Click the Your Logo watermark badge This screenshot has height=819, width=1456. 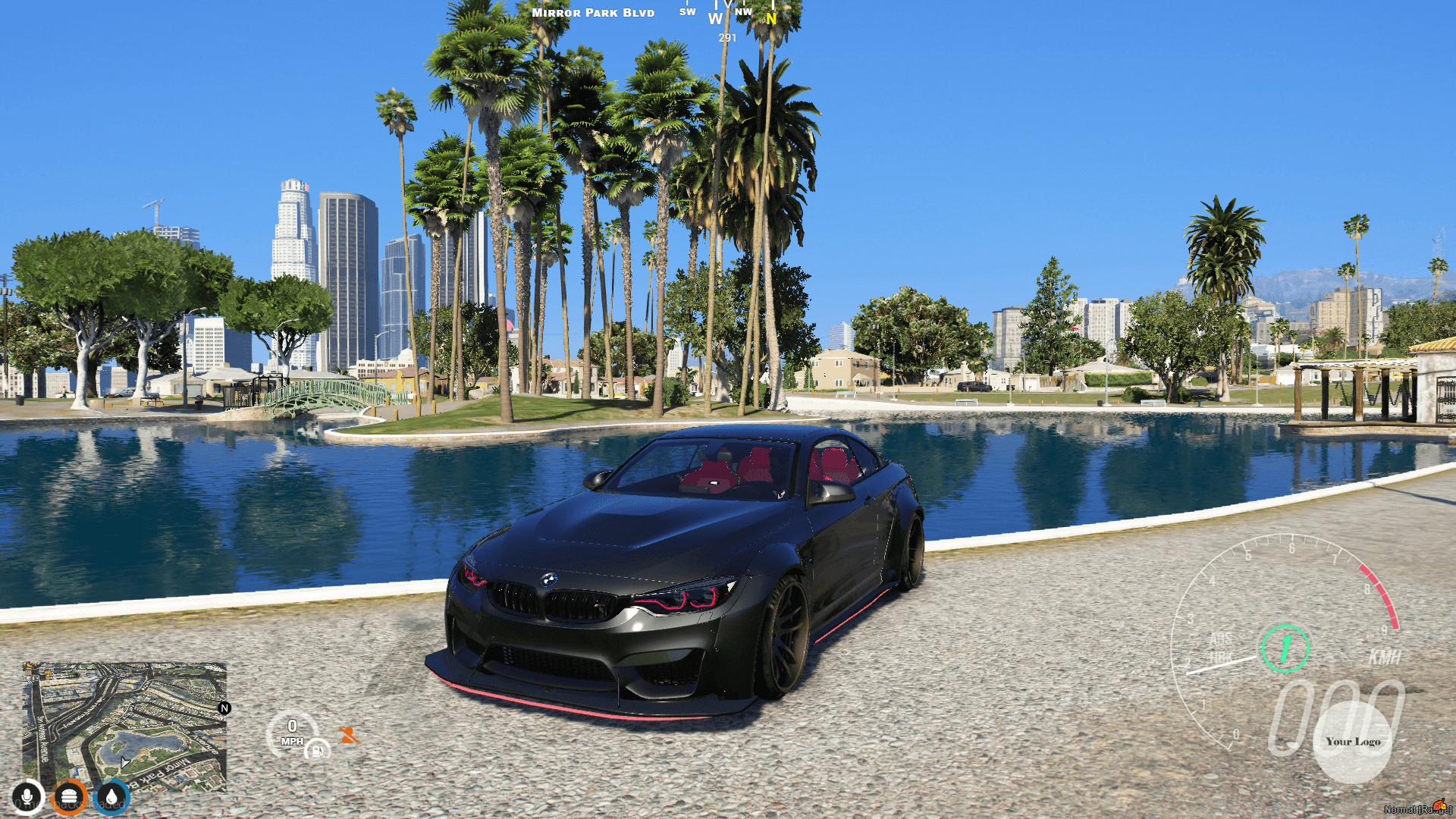pos(1353,742)
